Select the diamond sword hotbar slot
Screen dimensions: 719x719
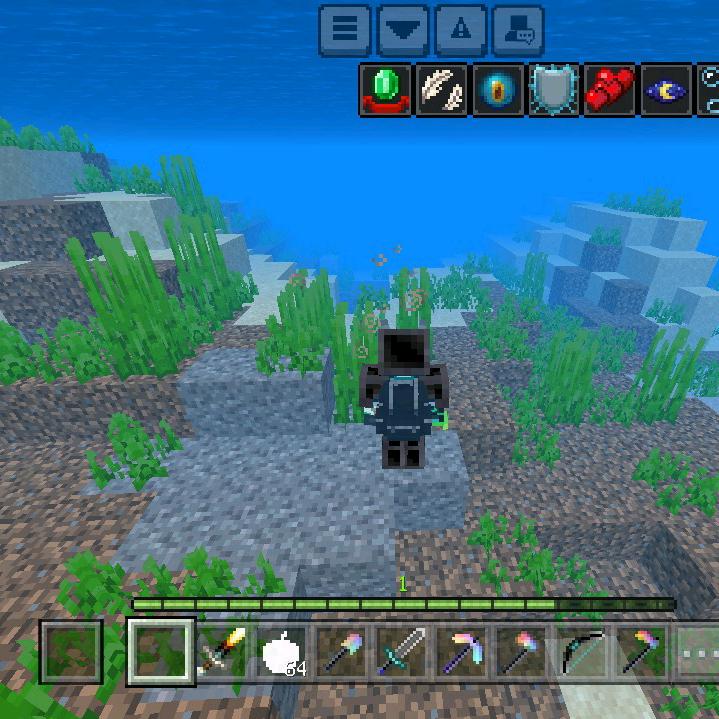pyautogui.click(x=402, y=652)
